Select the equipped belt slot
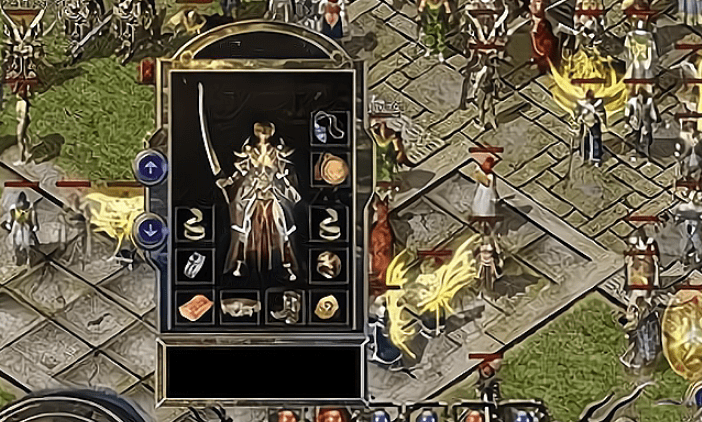Image resolution: width=702 pixels, height=422 pixels. coord(240,308)
